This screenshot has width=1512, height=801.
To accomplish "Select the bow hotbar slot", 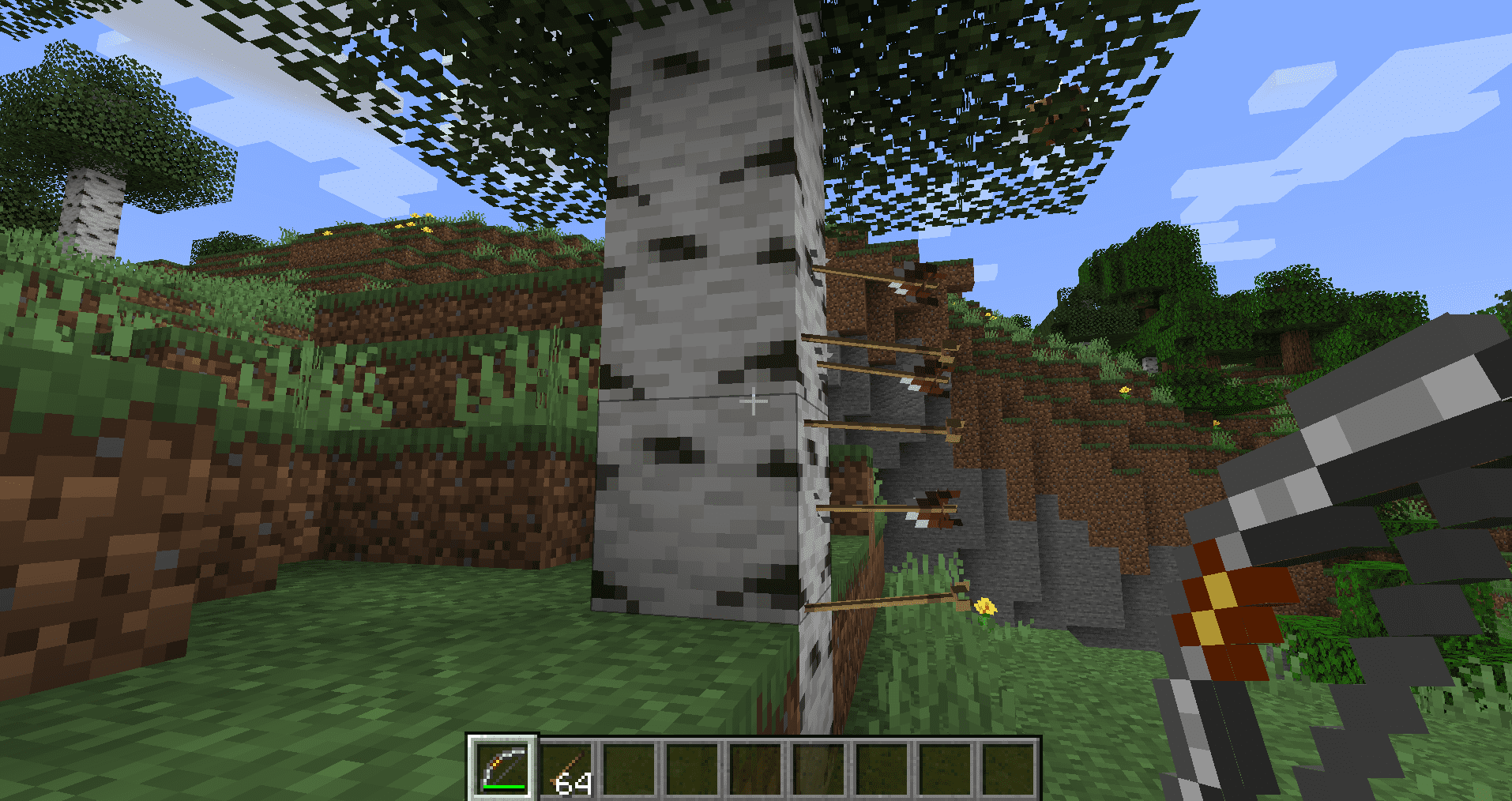I will (x=503, y=768).
